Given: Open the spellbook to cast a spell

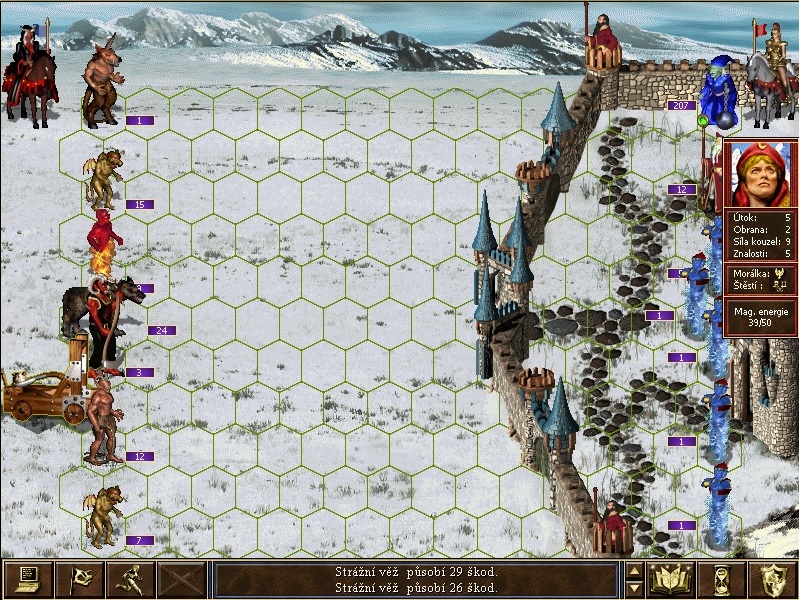Looking at the screenshot, I should click(x=672, y=579).
